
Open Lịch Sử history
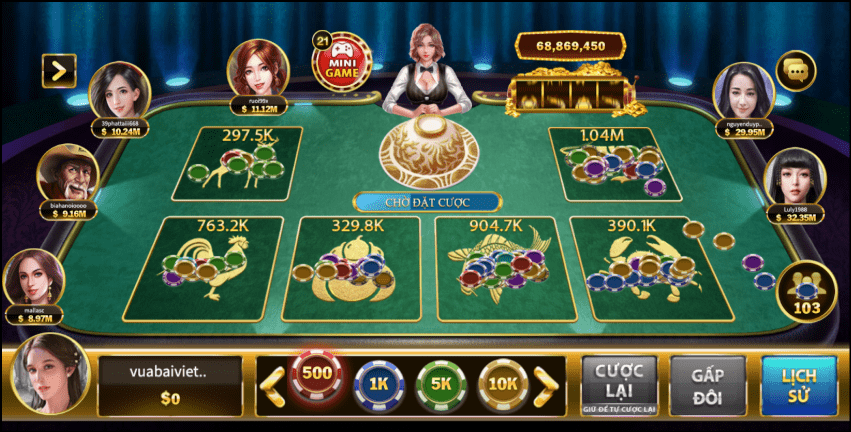point(798,383)
